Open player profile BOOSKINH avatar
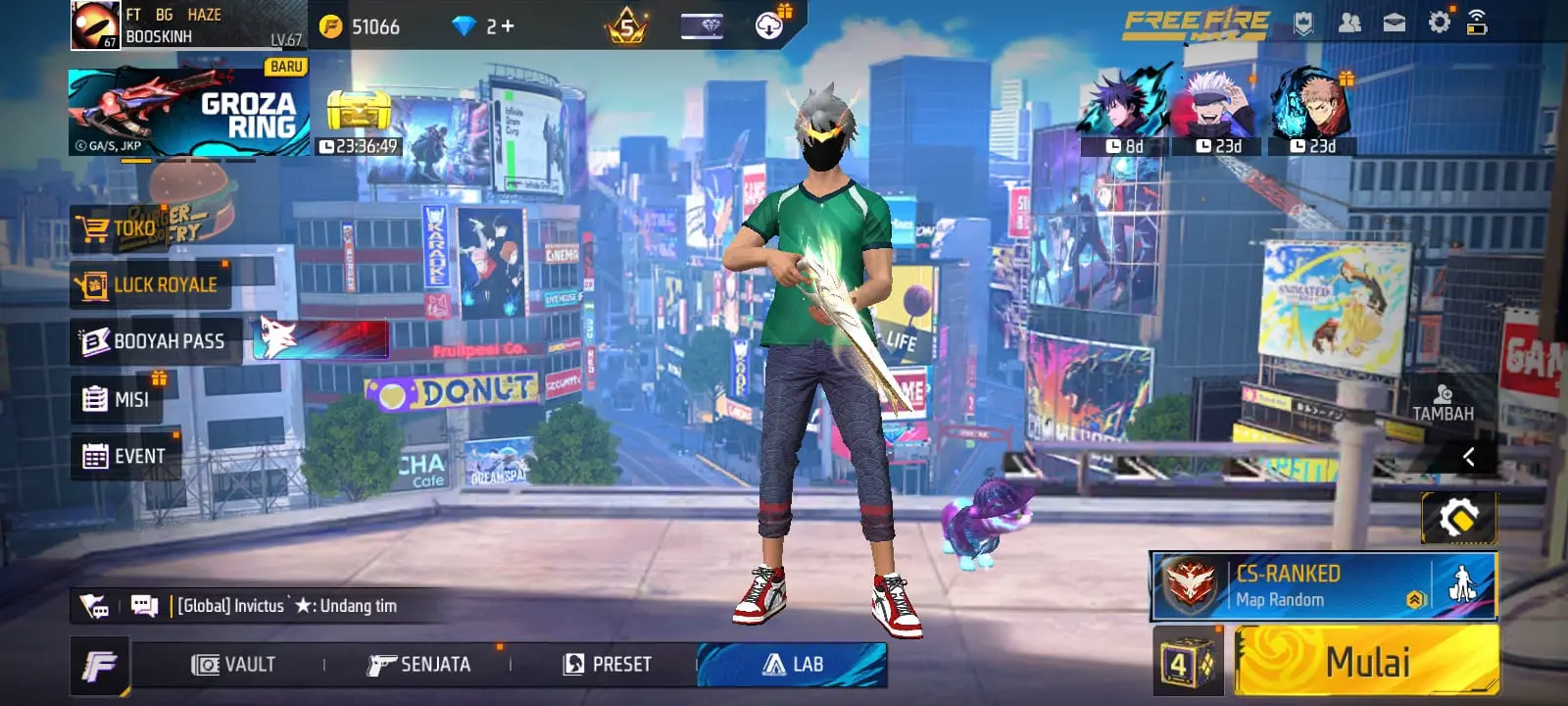The height and width of the screenshot is (706, 1568). pyautogui.click(x=95, y=25)
